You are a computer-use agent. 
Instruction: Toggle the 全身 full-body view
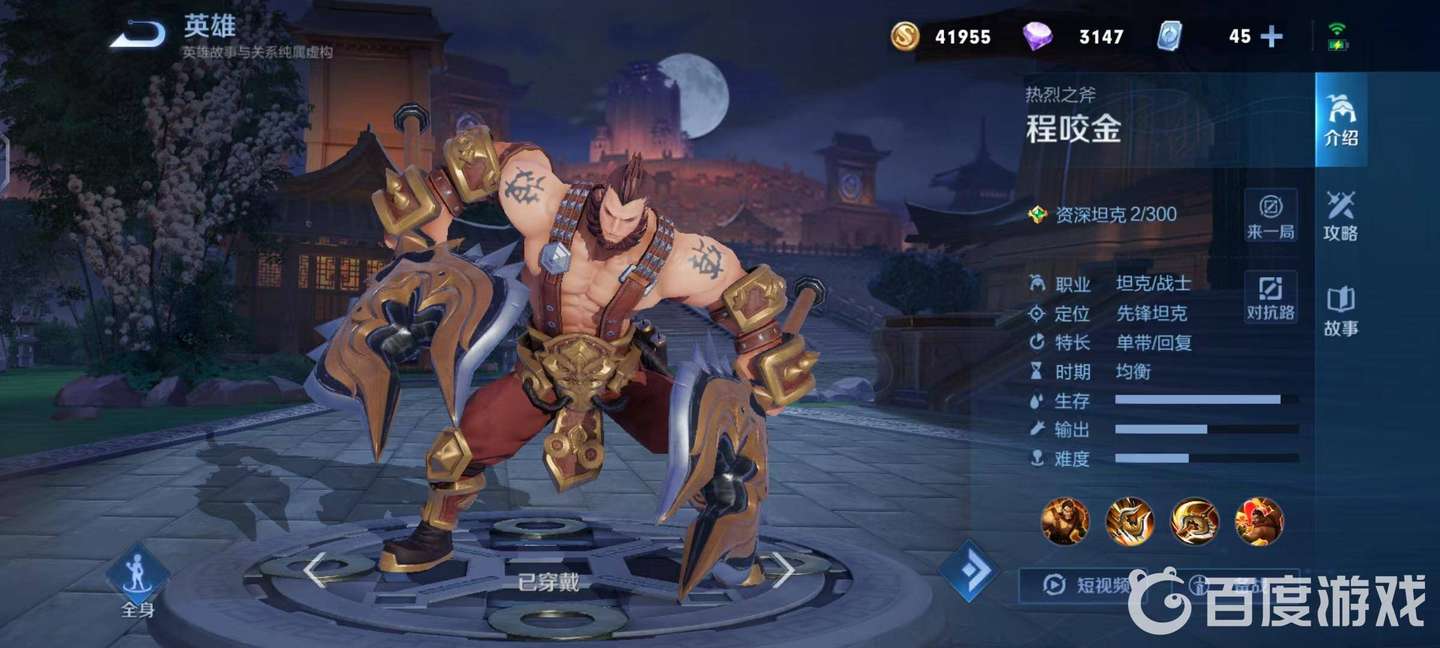[138, 581]
